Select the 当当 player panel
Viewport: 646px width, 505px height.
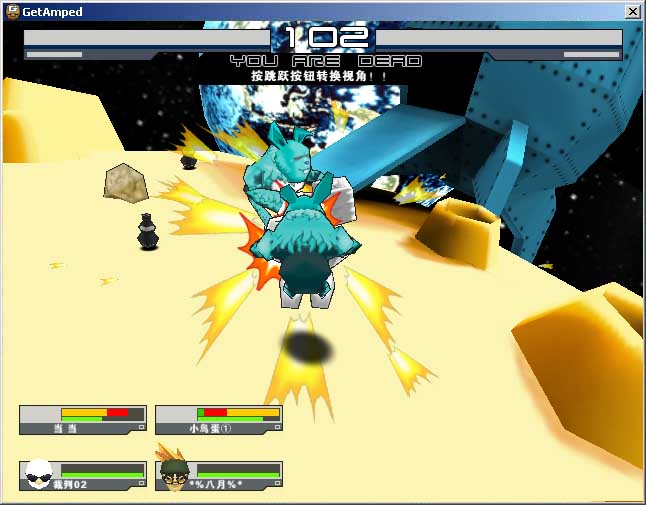83,420
